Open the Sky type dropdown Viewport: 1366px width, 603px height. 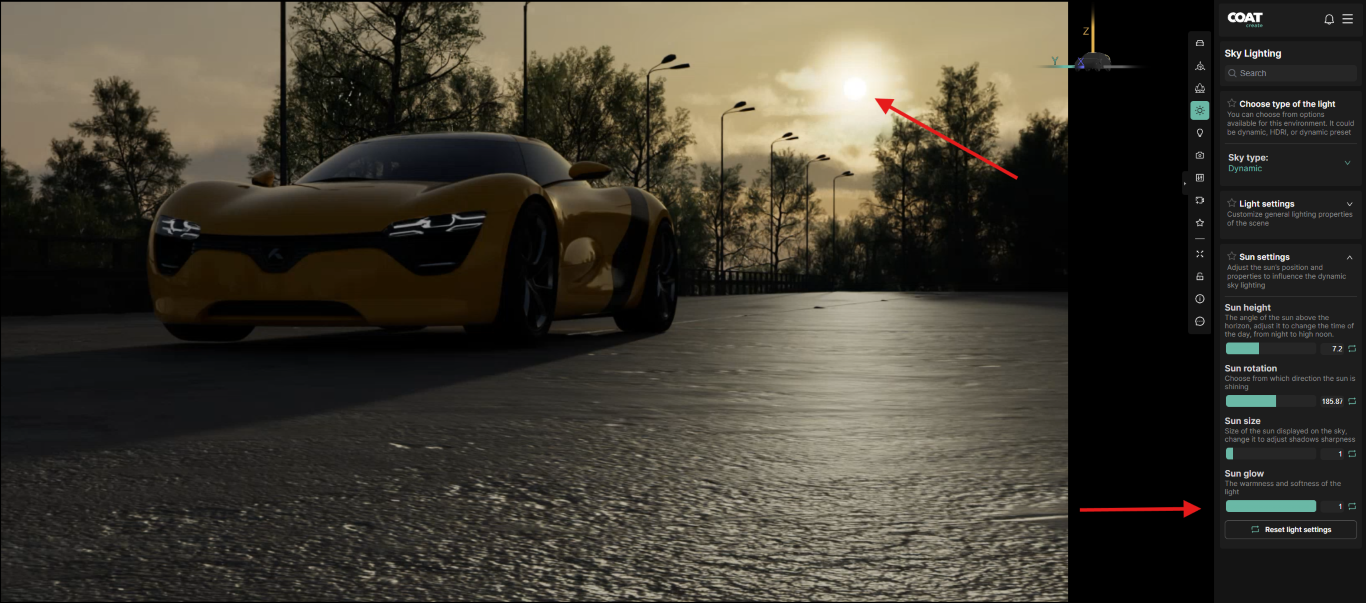(x=1346, y=163)
